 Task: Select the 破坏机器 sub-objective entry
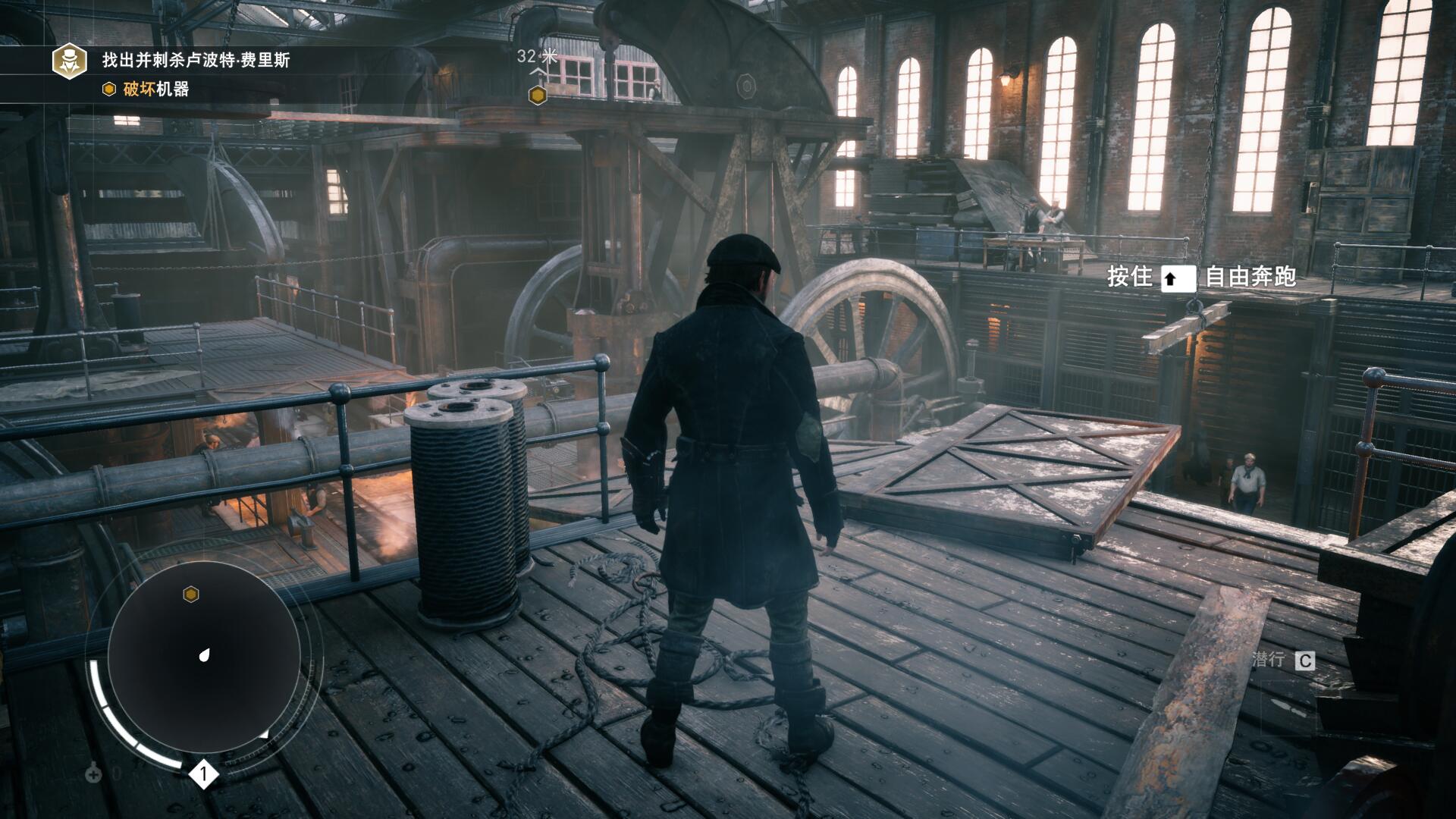[155, 89]
